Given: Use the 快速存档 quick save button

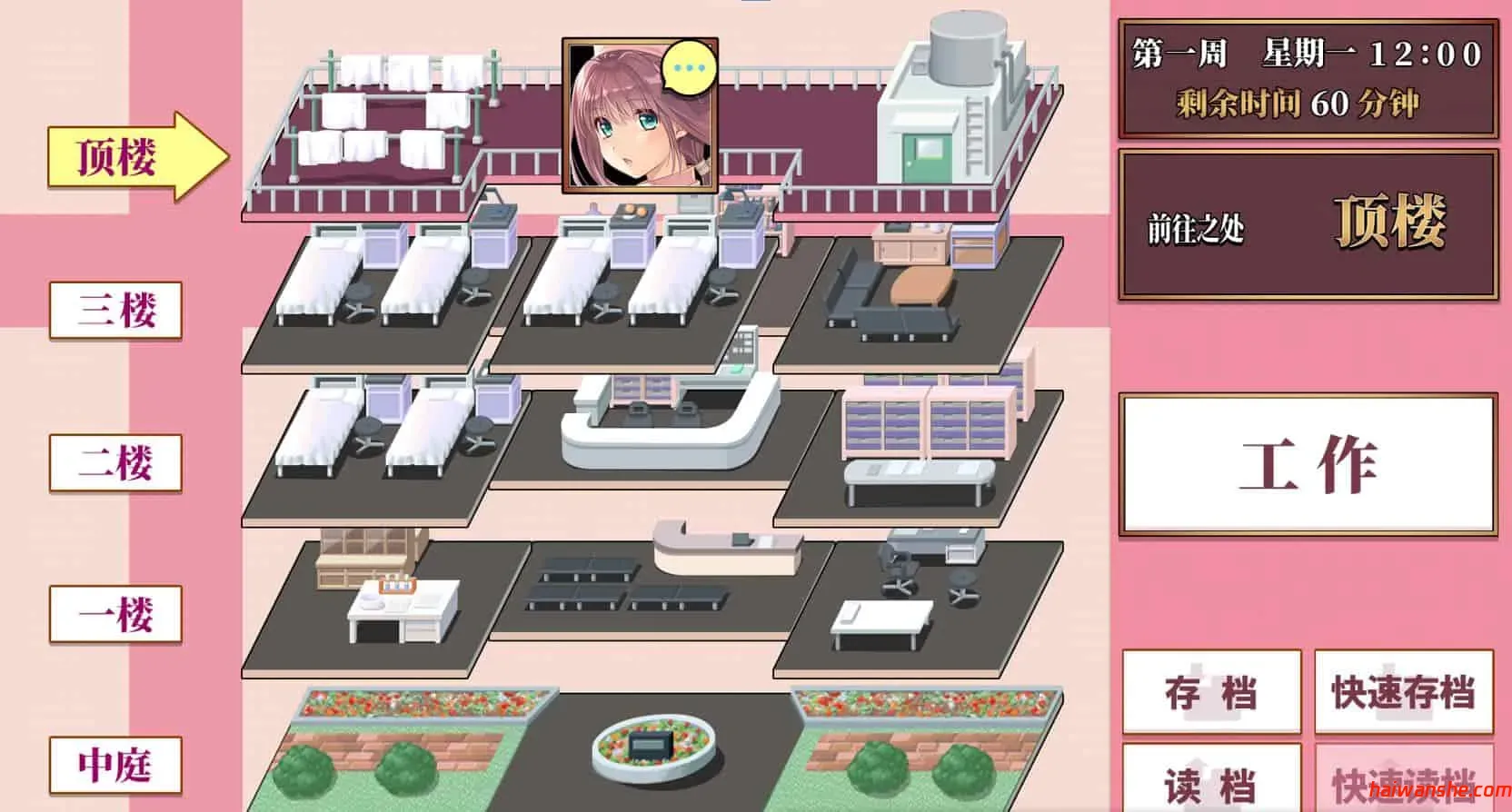Looking at the screenshot, I should click(1403, 692).
